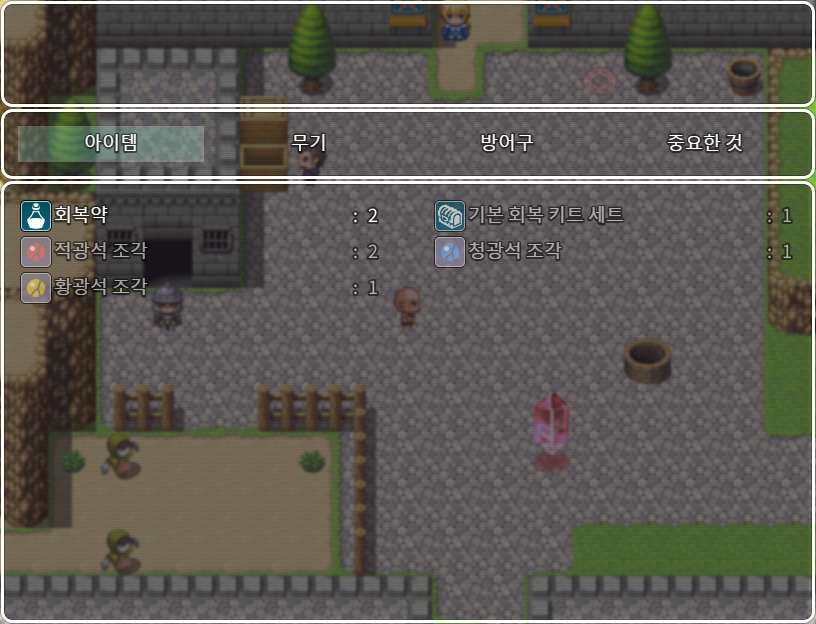Select the 방어구 tab
816x624 pixels.
(506, 143)
